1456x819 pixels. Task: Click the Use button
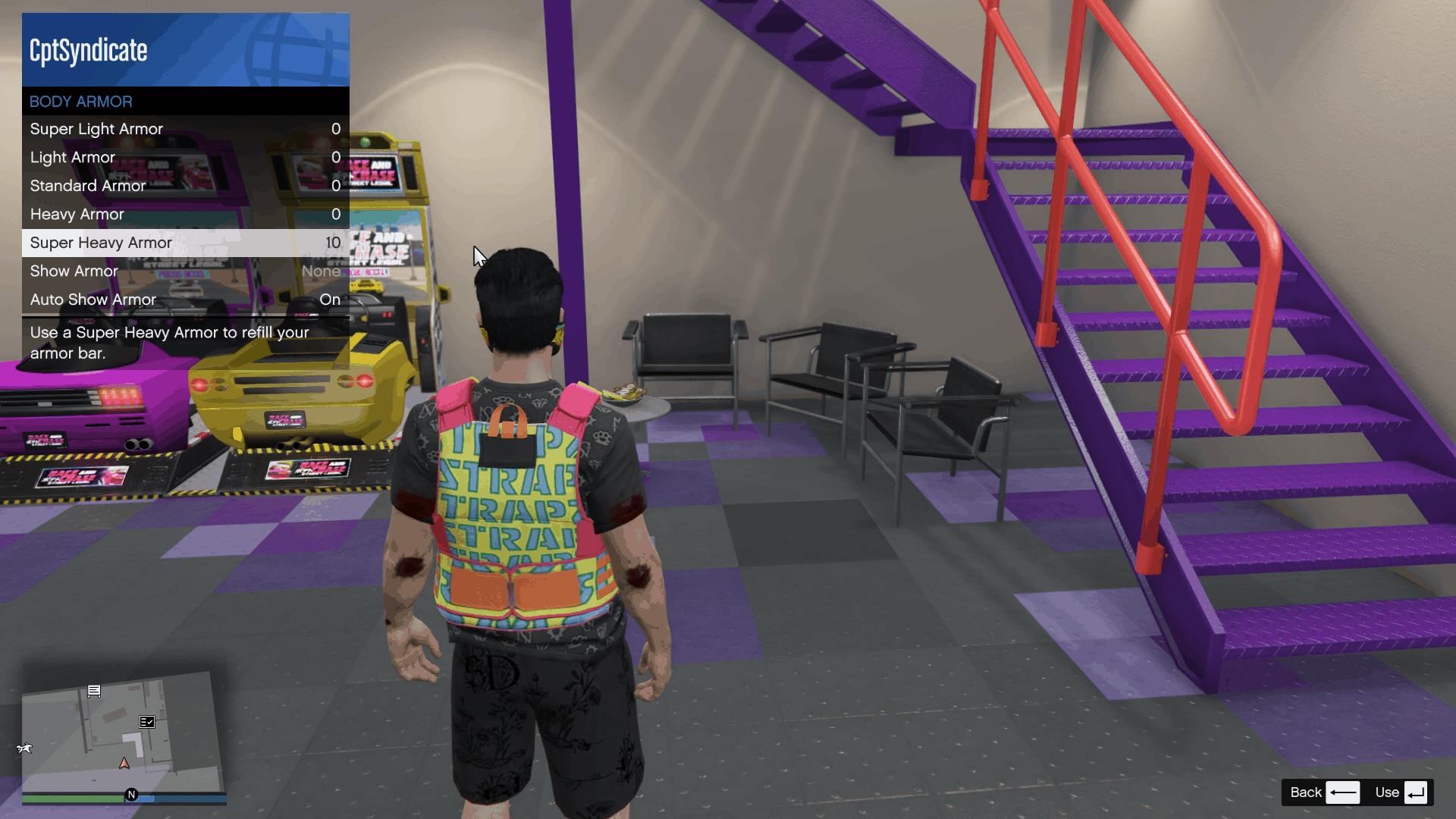tap(1401, 792)
